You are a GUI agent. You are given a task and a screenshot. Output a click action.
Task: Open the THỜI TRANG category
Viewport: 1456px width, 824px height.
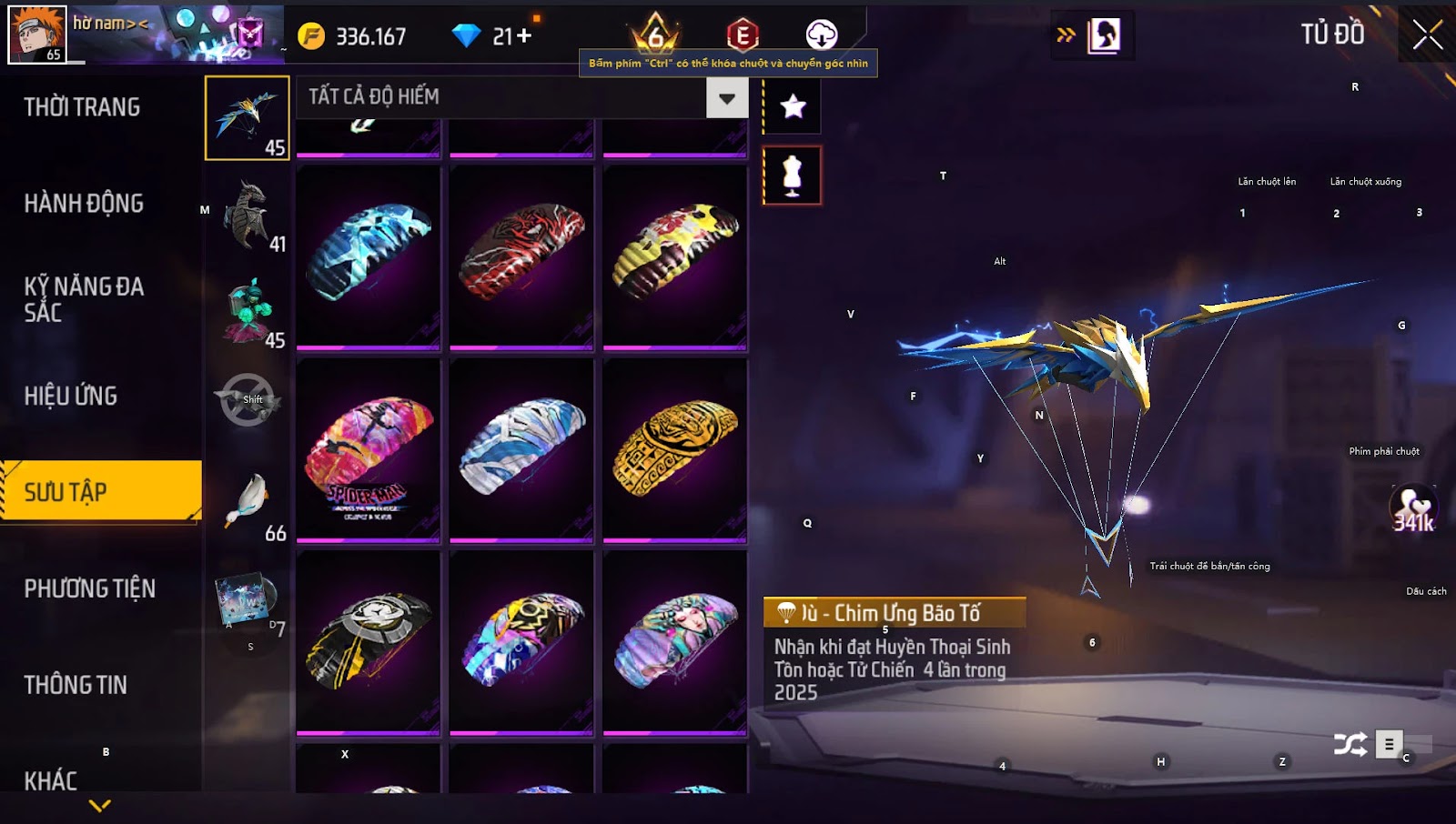[x=82, y=107]
